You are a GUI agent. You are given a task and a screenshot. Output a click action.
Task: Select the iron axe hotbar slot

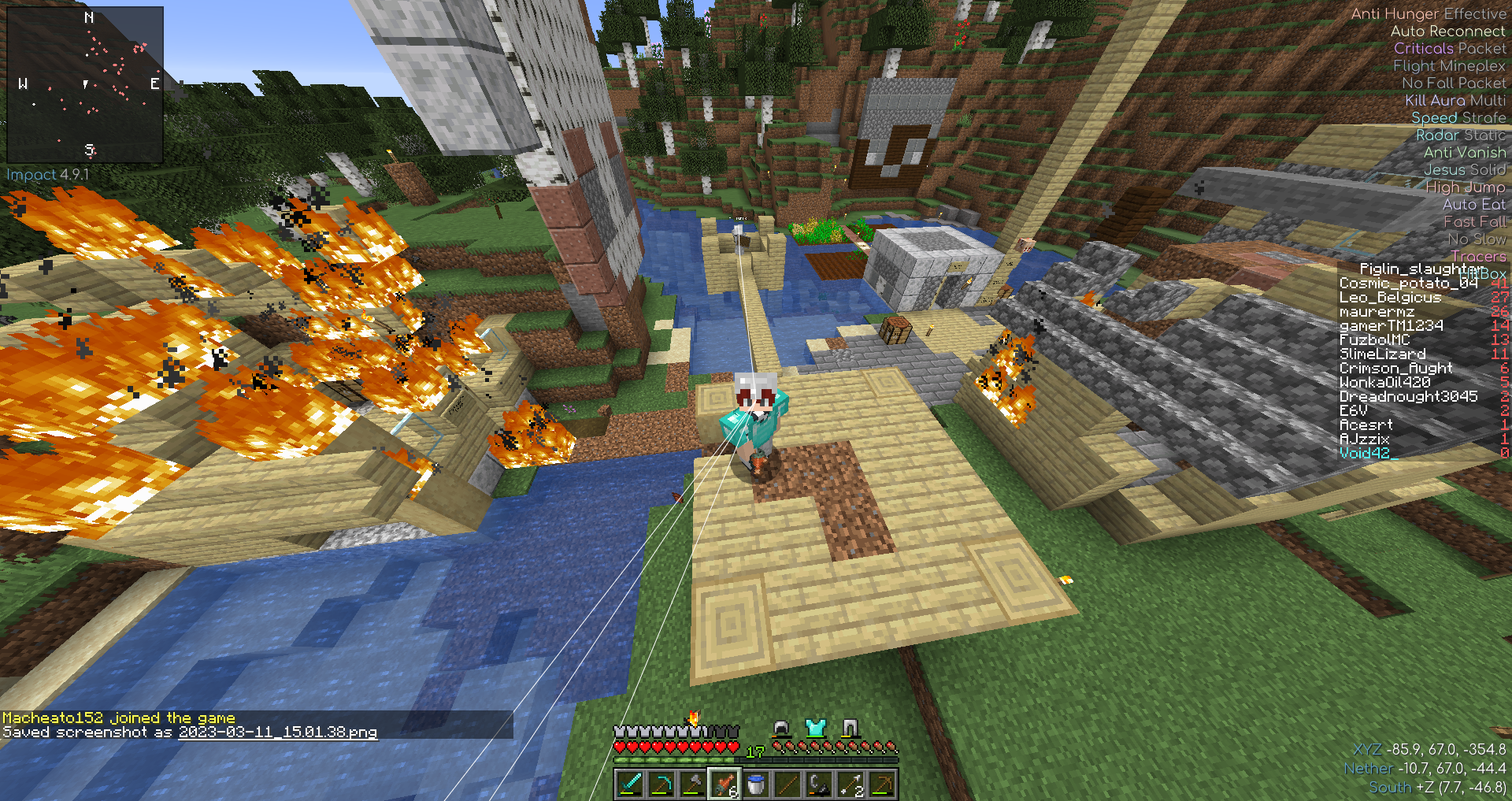(x=693, y=784)
